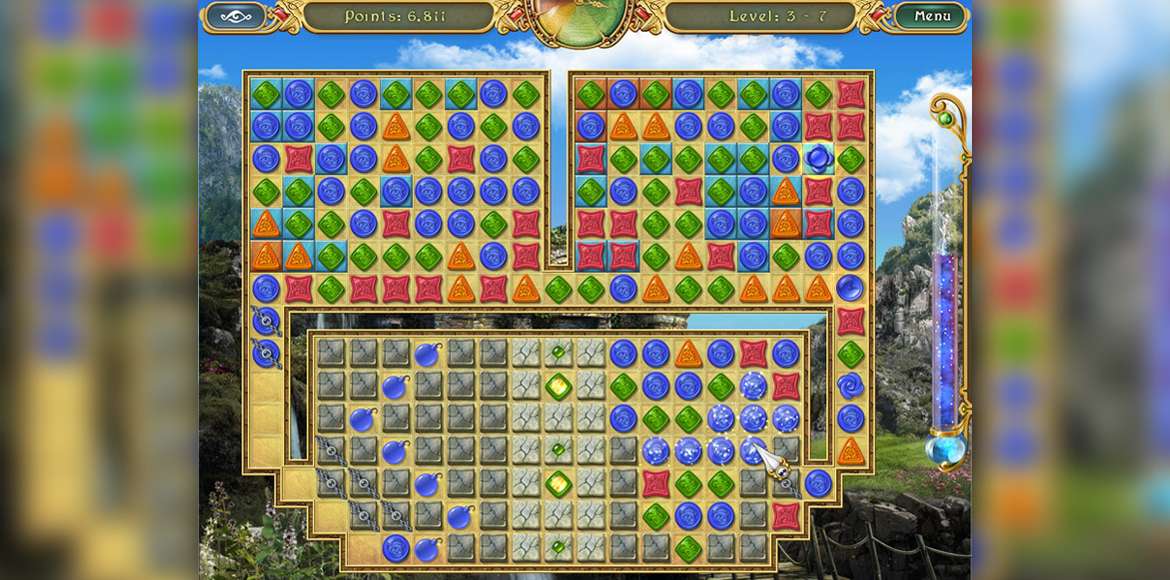Select the orange triangle tile in the lower chamber's top row

[x=688, y=353]
